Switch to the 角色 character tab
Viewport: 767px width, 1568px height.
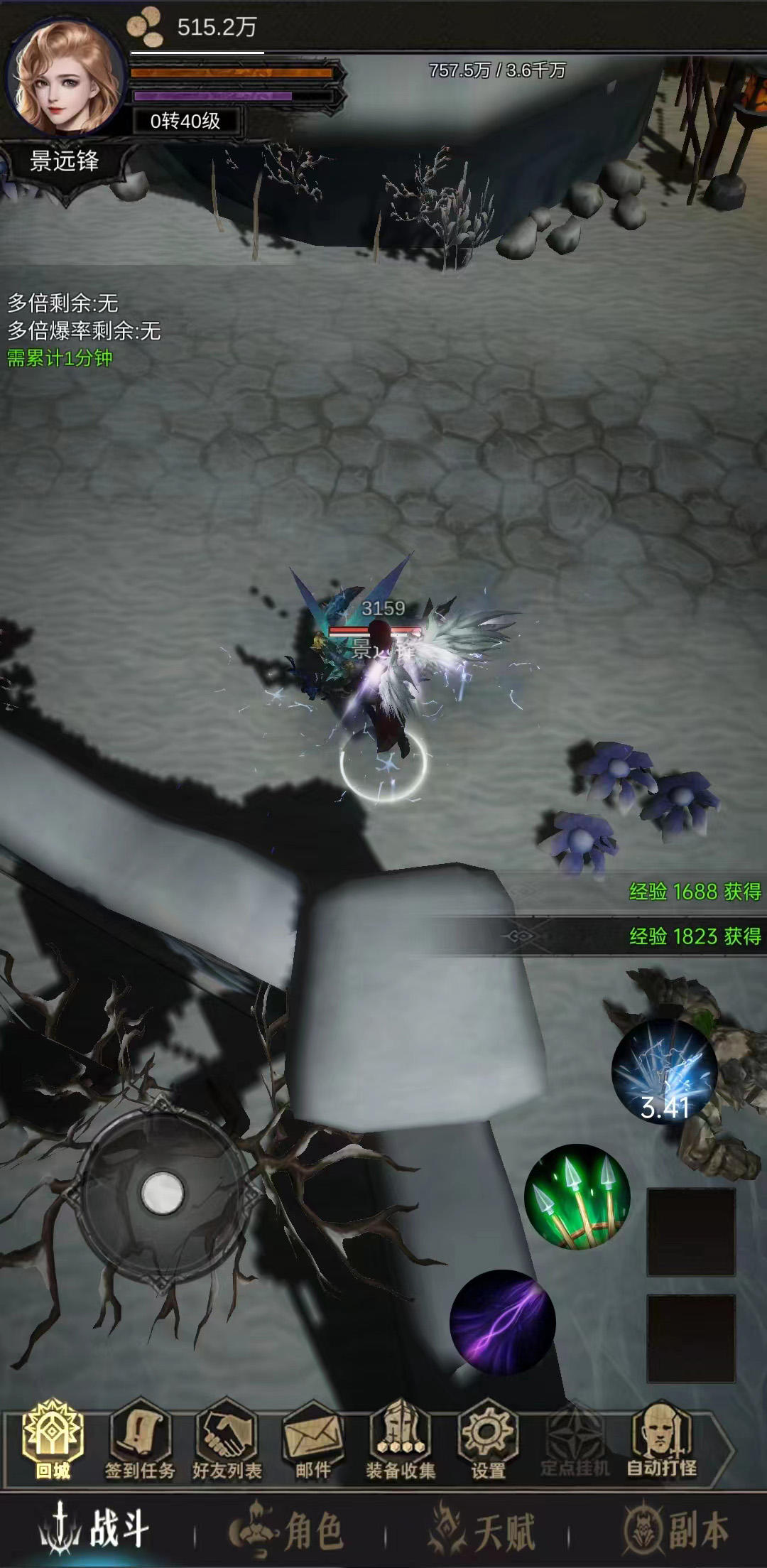288,1530
